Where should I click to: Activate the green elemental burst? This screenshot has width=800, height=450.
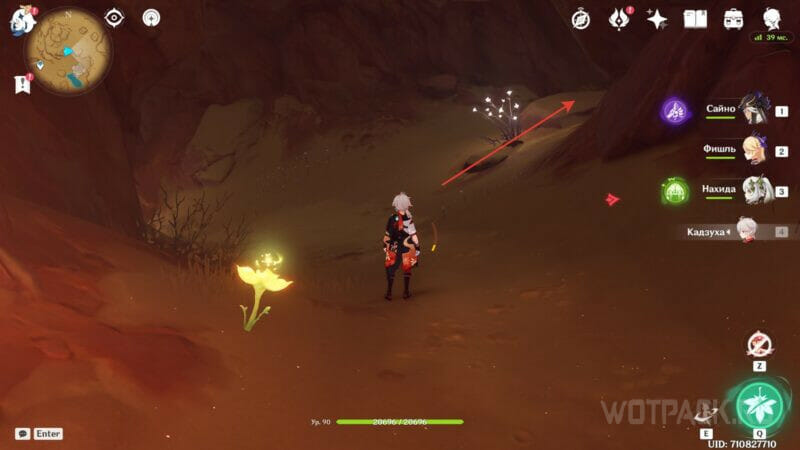pyautogui.click(x=760, y=406)
